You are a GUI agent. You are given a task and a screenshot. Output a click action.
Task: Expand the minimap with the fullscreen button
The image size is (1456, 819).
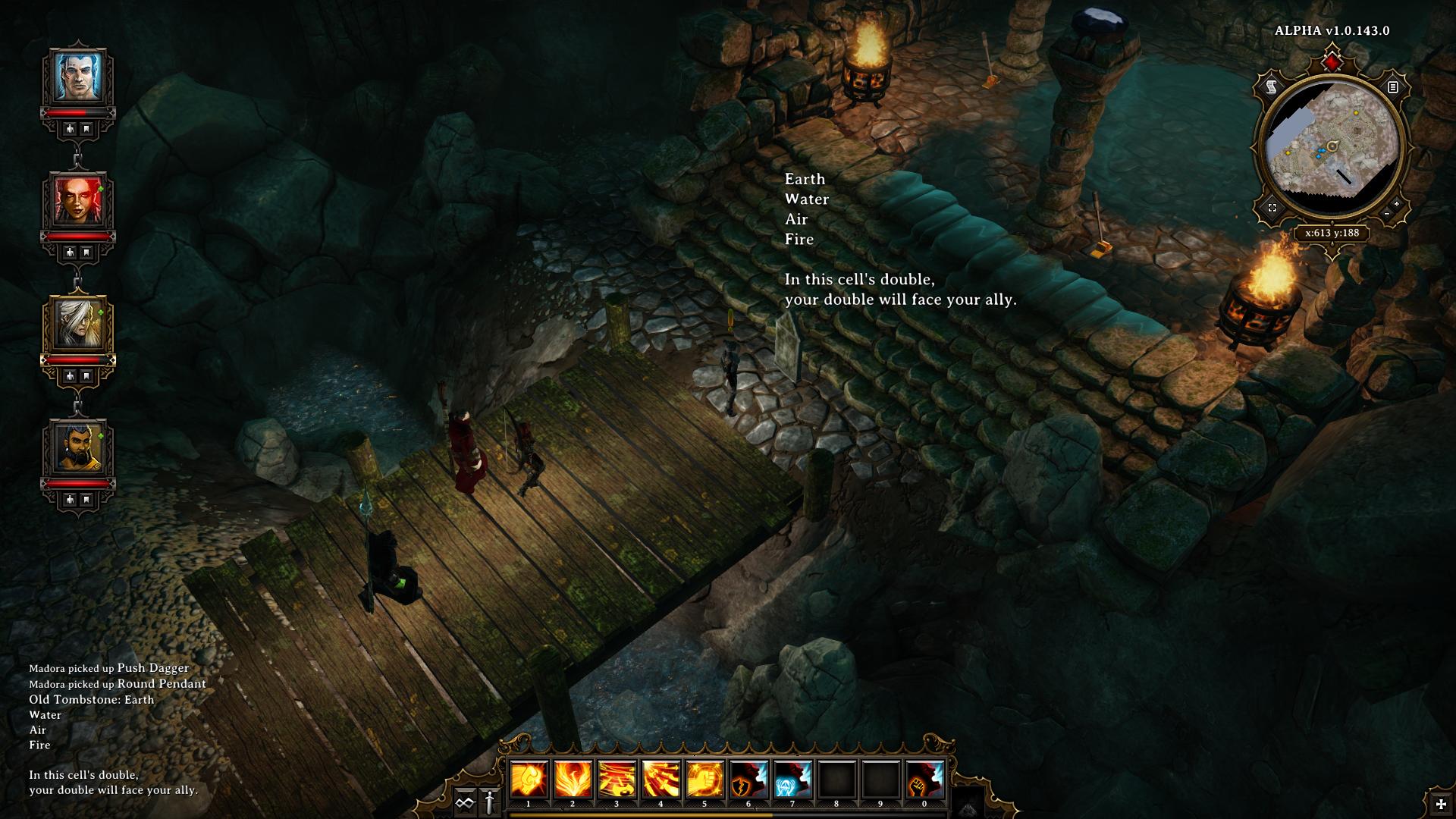tap(1272, 207)
